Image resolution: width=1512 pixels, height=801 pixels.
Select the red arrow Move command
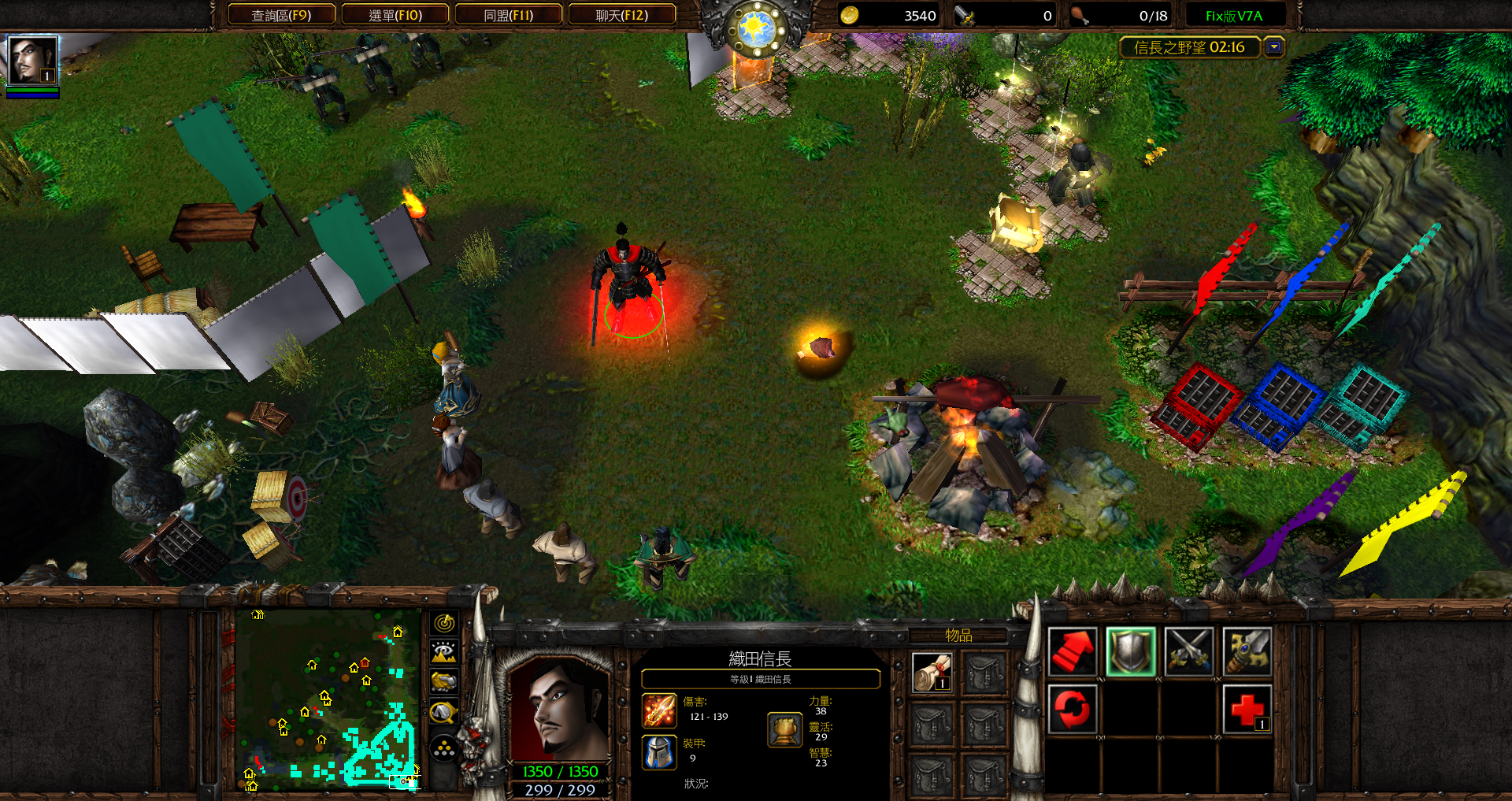tap(1073, 651)
